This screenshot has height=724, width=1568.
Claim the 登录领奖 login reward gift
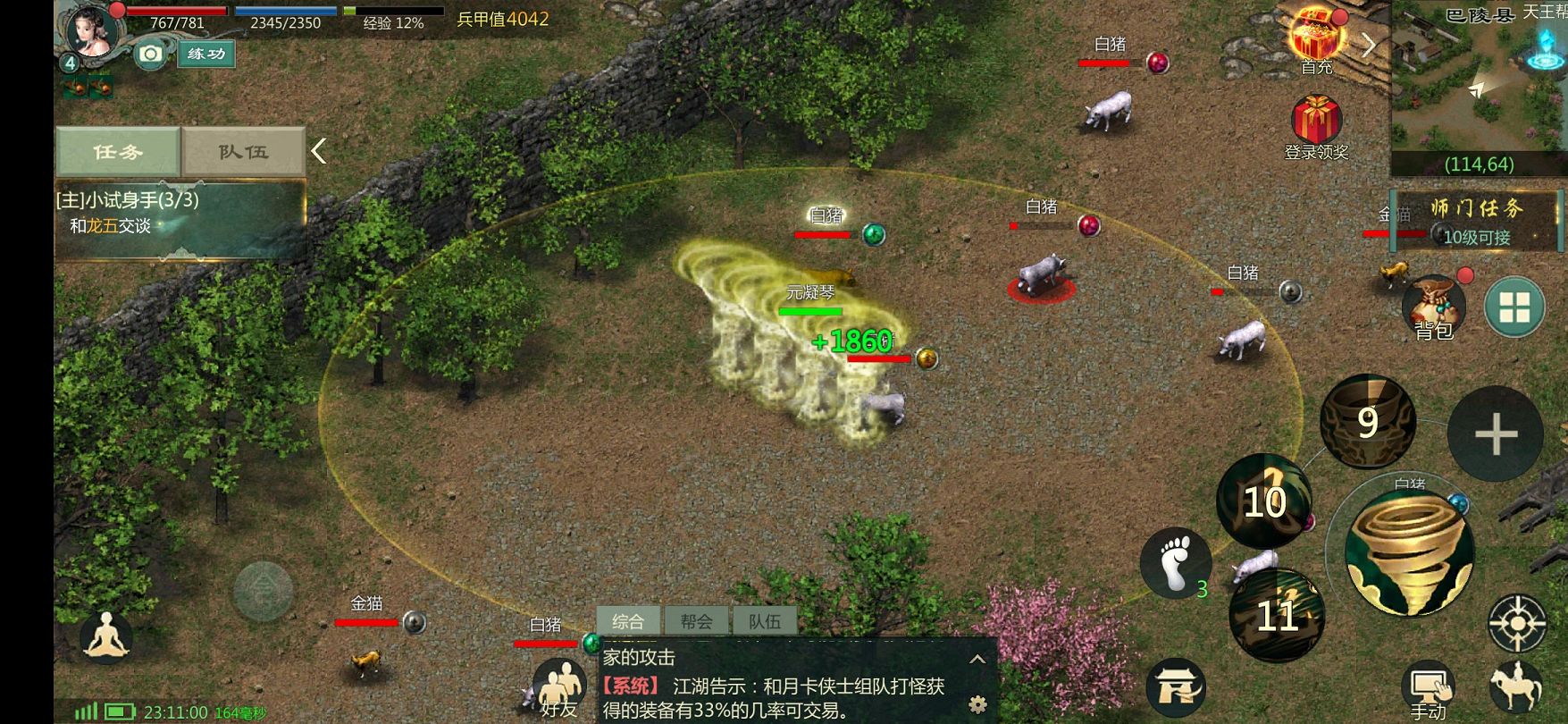[x=1316, y=125]
